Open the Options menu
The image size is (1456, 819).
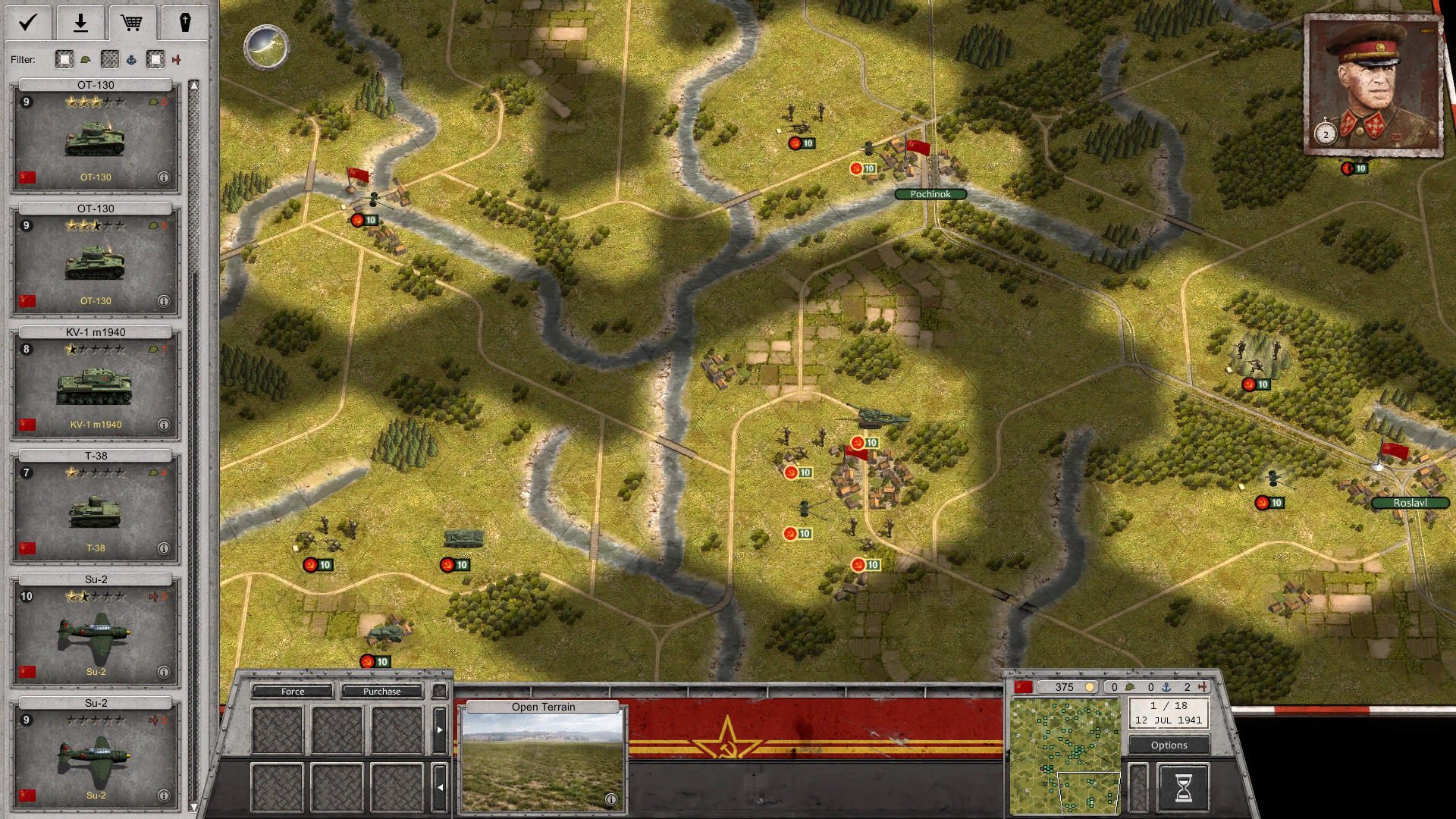[1168, 745]
